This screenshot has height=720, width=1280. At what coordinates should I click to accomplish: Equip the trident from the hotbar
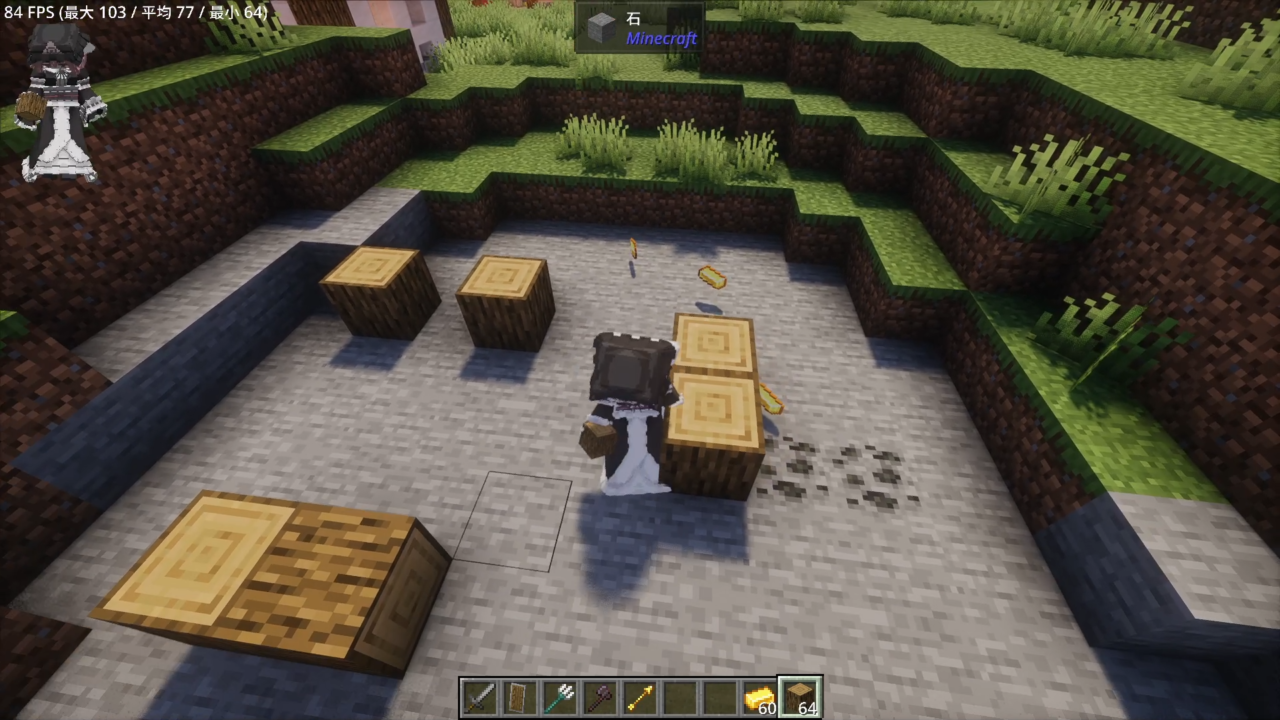pos(559,697)
